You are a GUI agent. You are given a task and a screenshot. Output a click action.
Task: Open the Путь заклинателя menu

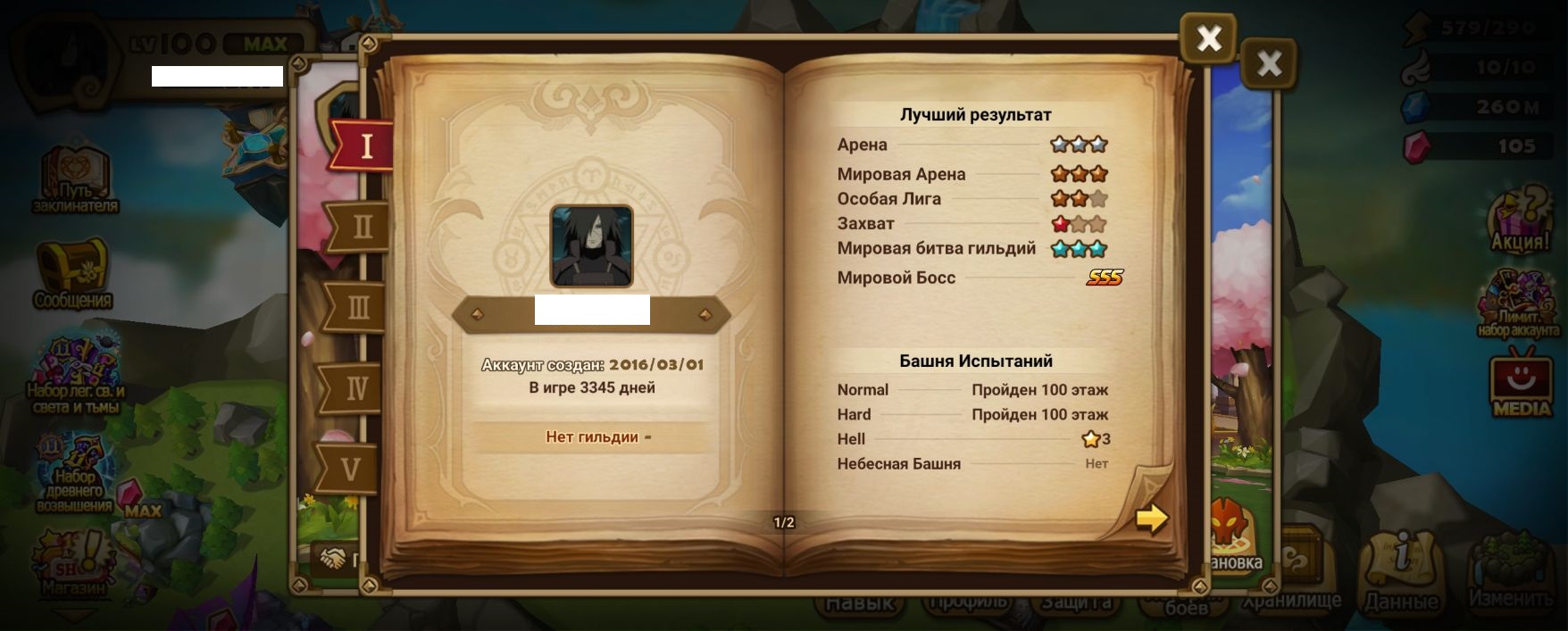pos(75,179)
